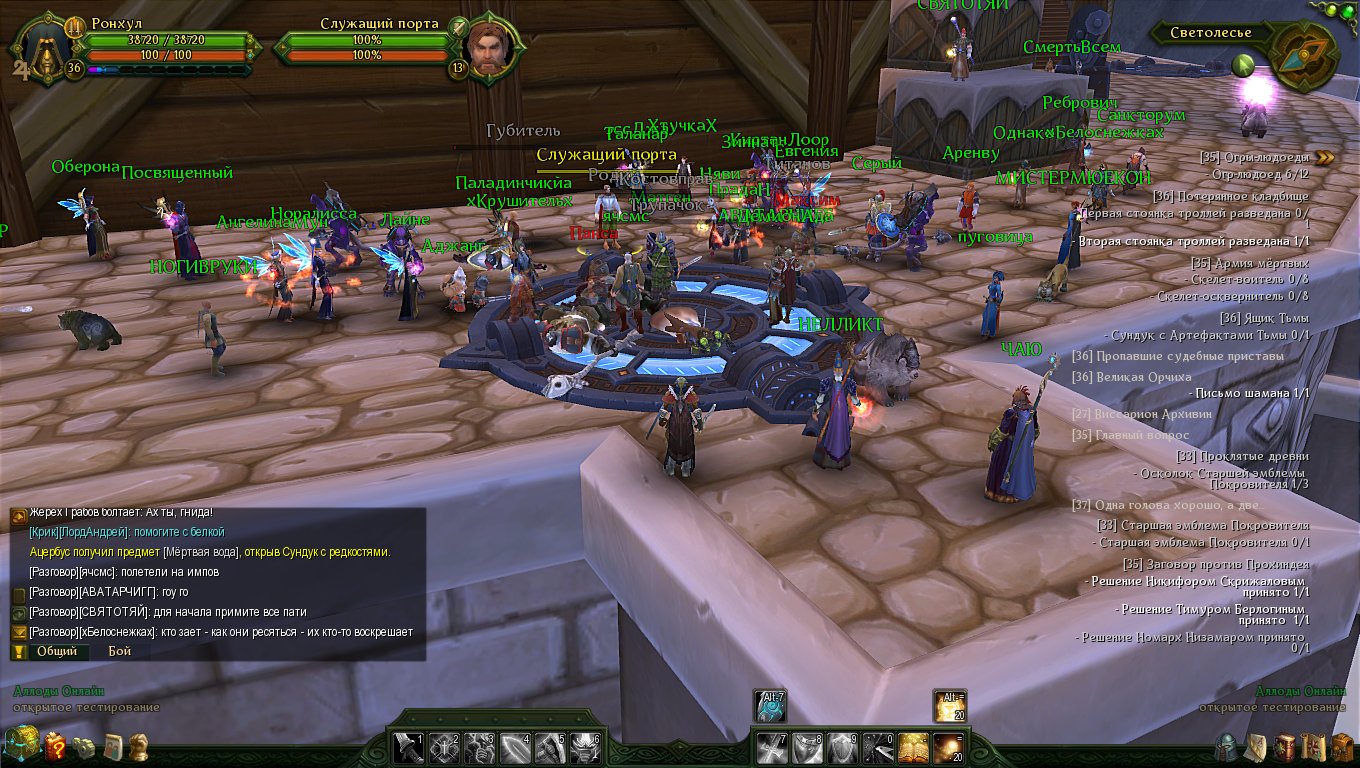Open the map scroll with red cross
This screenshot has width=1360, height=768.
1312,746
